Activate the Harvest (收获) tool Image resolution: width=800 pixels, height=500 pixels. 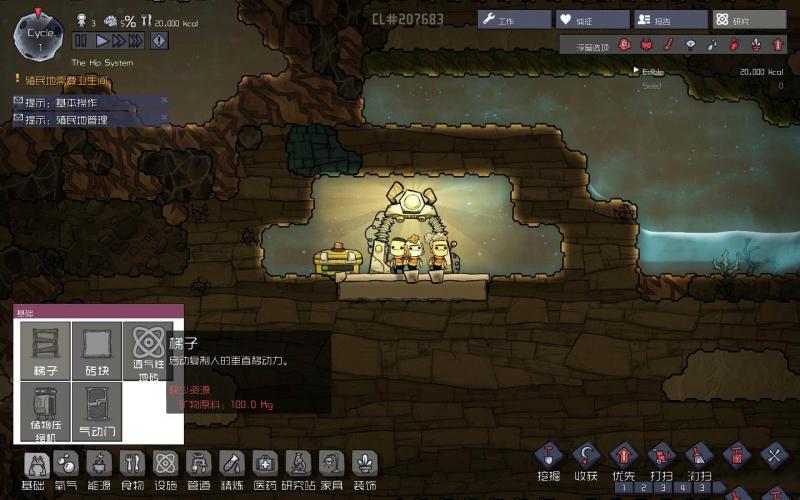585,459
